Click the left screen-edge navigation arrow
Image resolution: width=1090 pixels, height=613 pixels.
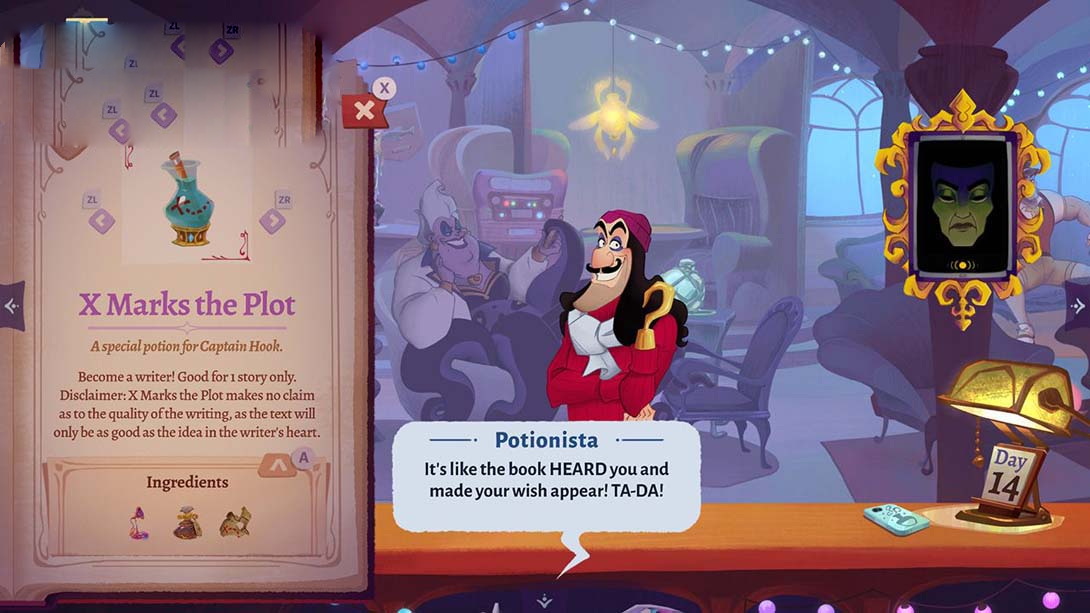coord(11,306)
